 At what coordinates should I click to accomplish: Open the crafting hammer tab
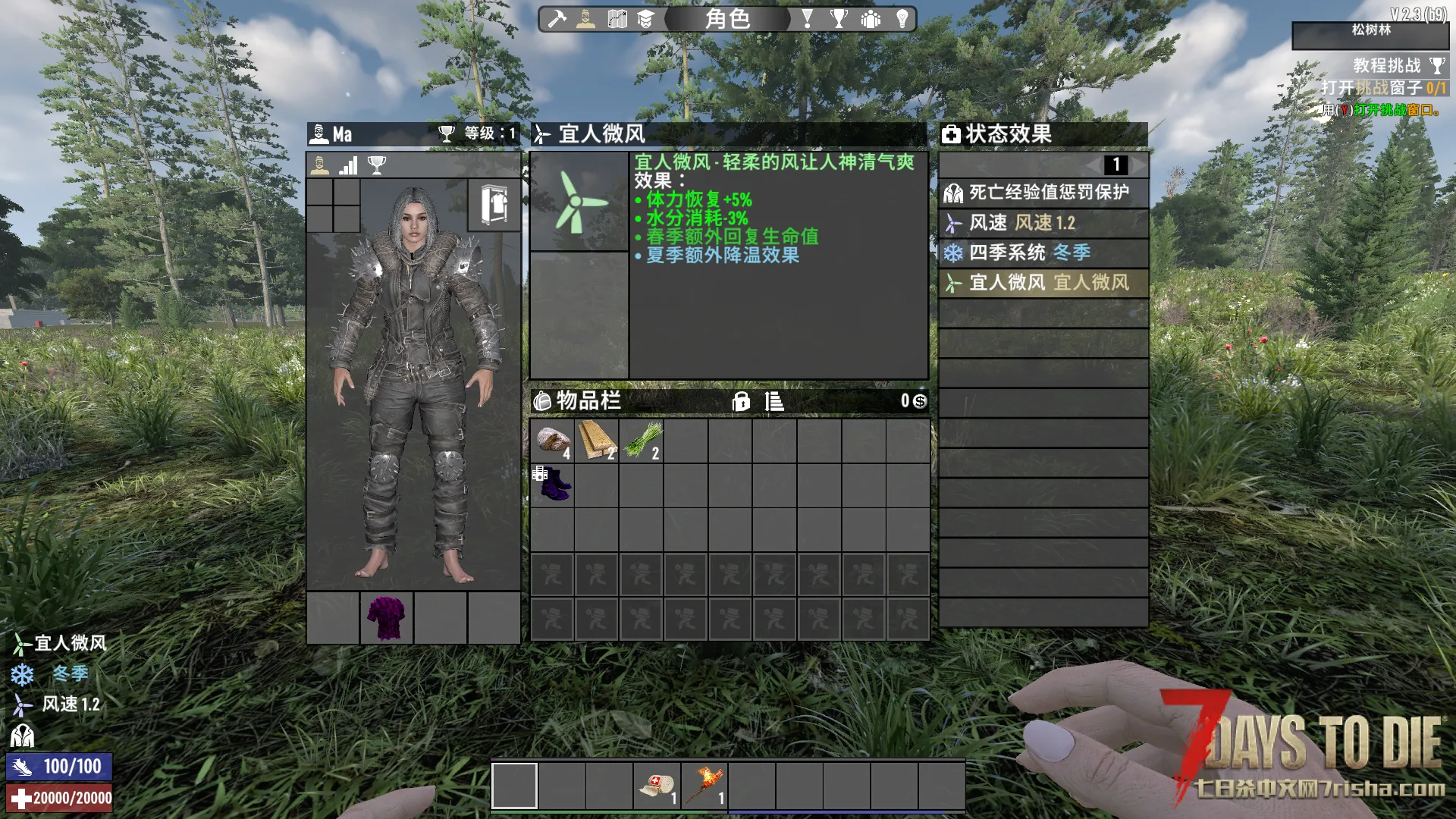(557, 19)
